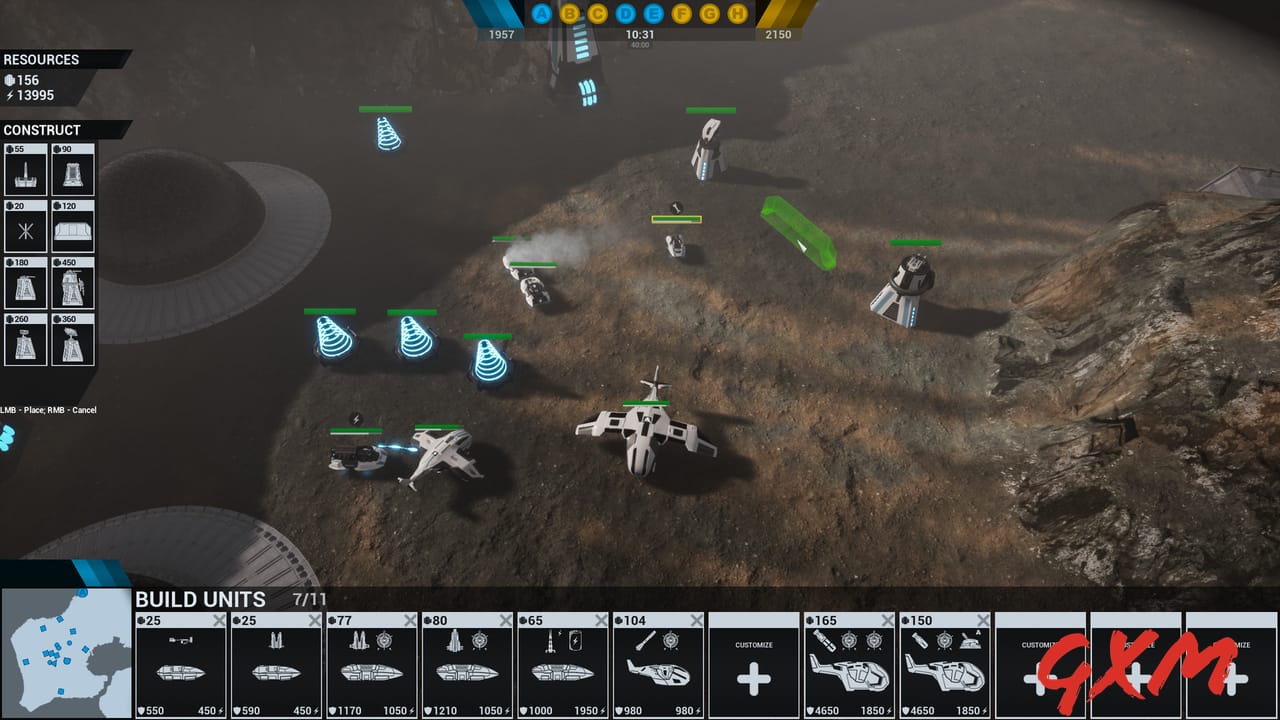Viewport: 1280px width, 720px height.
Task: Remove the 104-cost unit design
Action: click(x=697, y=621)
